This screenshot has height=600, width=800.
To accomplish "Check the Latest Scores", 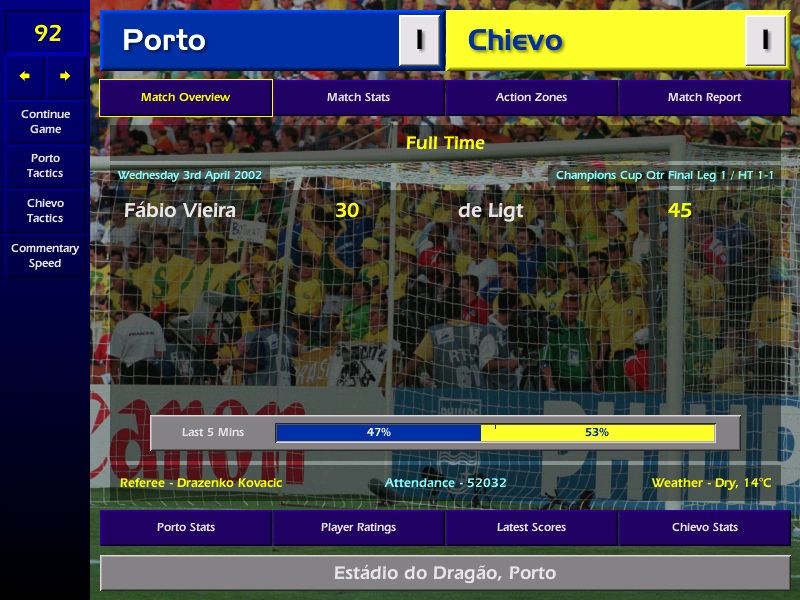I will [x=531, y=527].
